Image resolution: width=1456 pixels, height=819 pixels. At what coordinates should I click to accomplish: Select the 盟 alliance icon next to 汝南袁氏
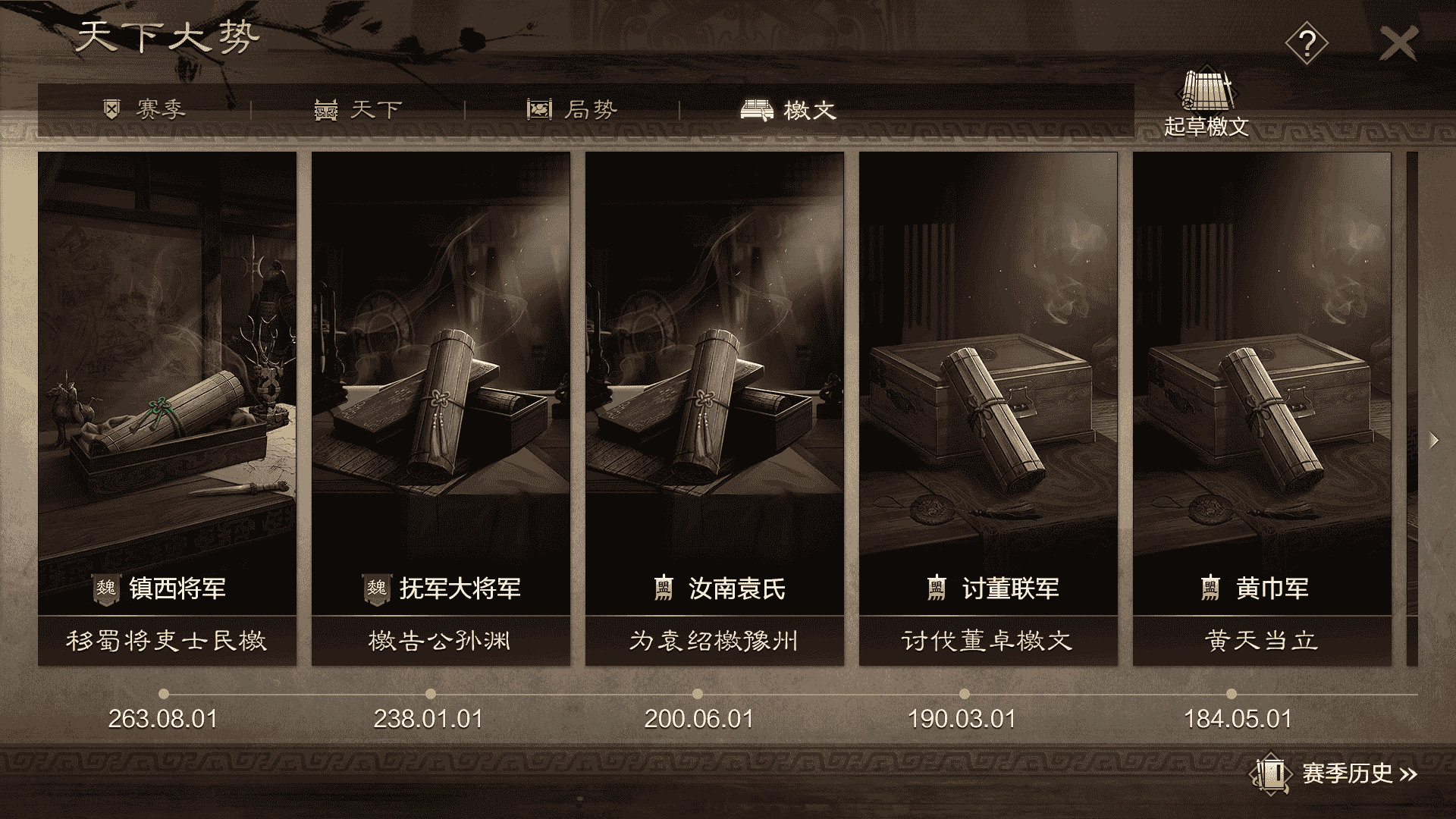663,587
